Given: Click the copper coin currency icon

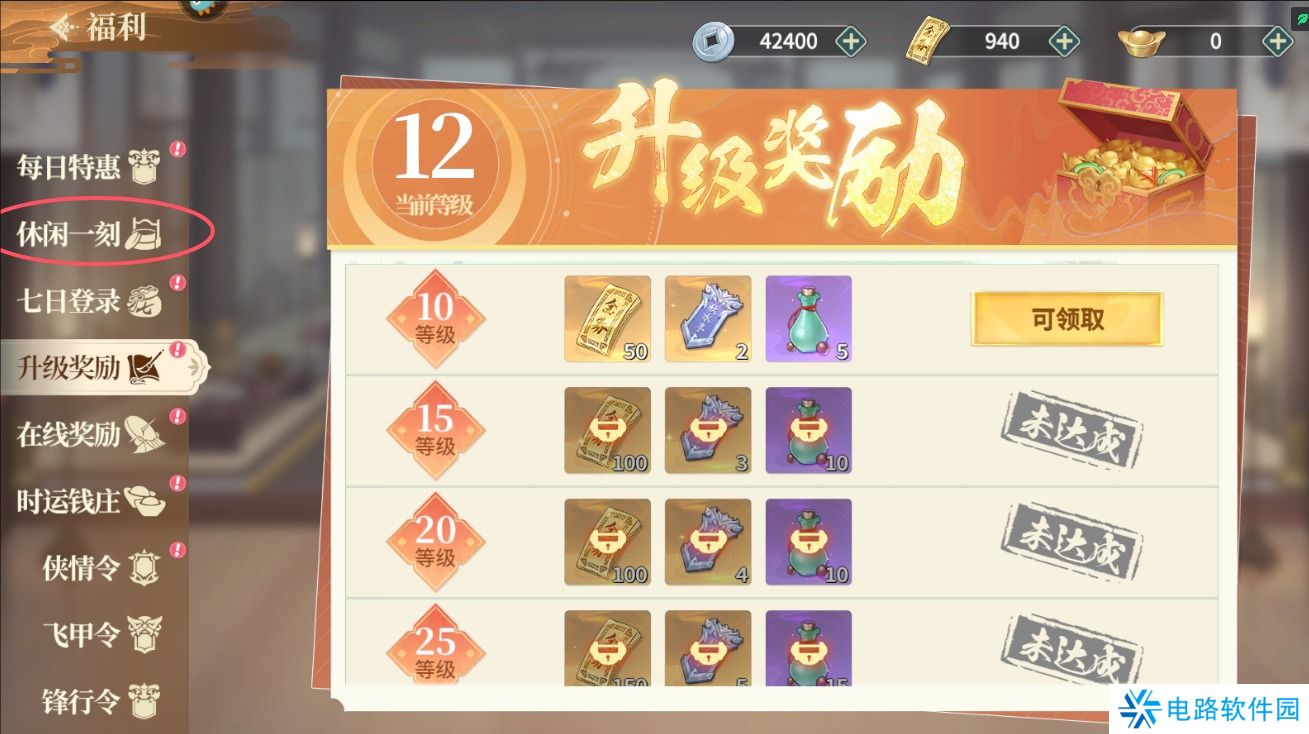Looking at the screenshot, I should pyautogui.click(x=711, y=40).
